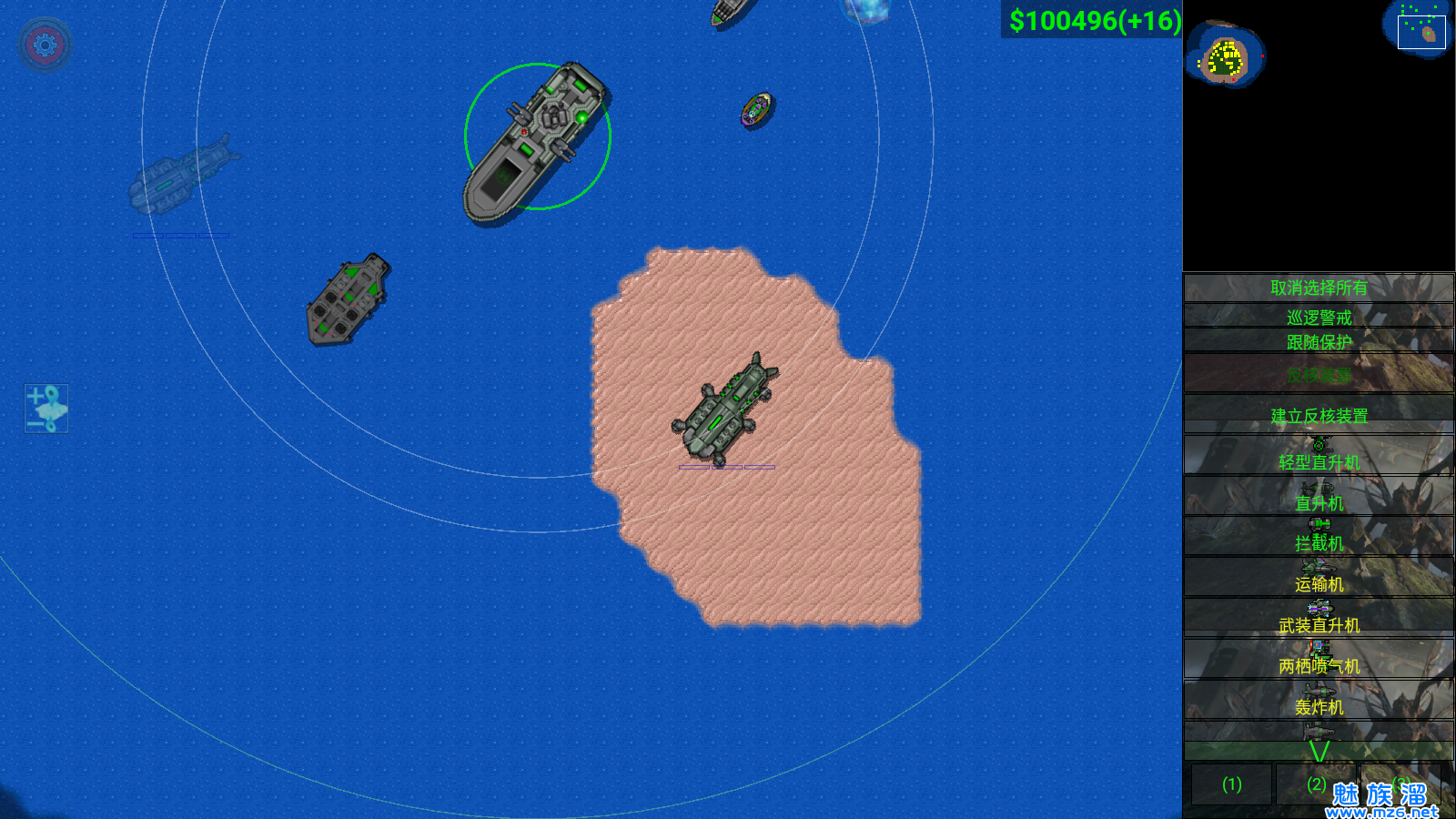This screenshot has width=1456, height=819.
Task: Produce a 拦截机 interceptor
Action: coord(1319,537)
